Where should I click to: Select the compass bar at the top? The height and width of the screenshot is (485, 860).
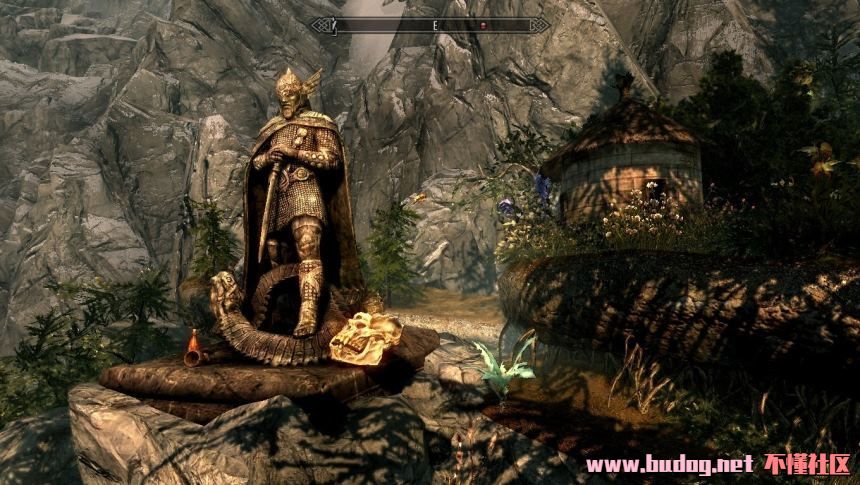click(430, 25)
